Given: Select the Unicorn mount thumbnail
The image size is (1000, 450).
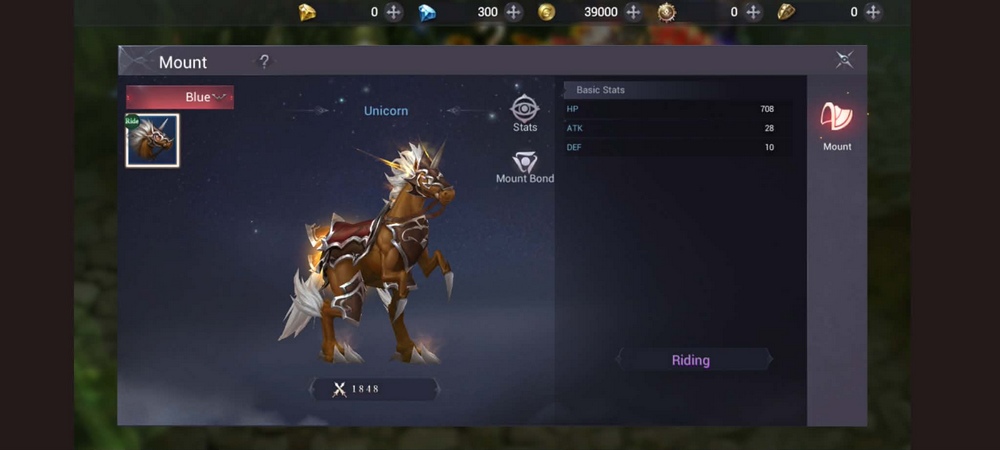Looking at the screenshot, I should tap(152, 140).
